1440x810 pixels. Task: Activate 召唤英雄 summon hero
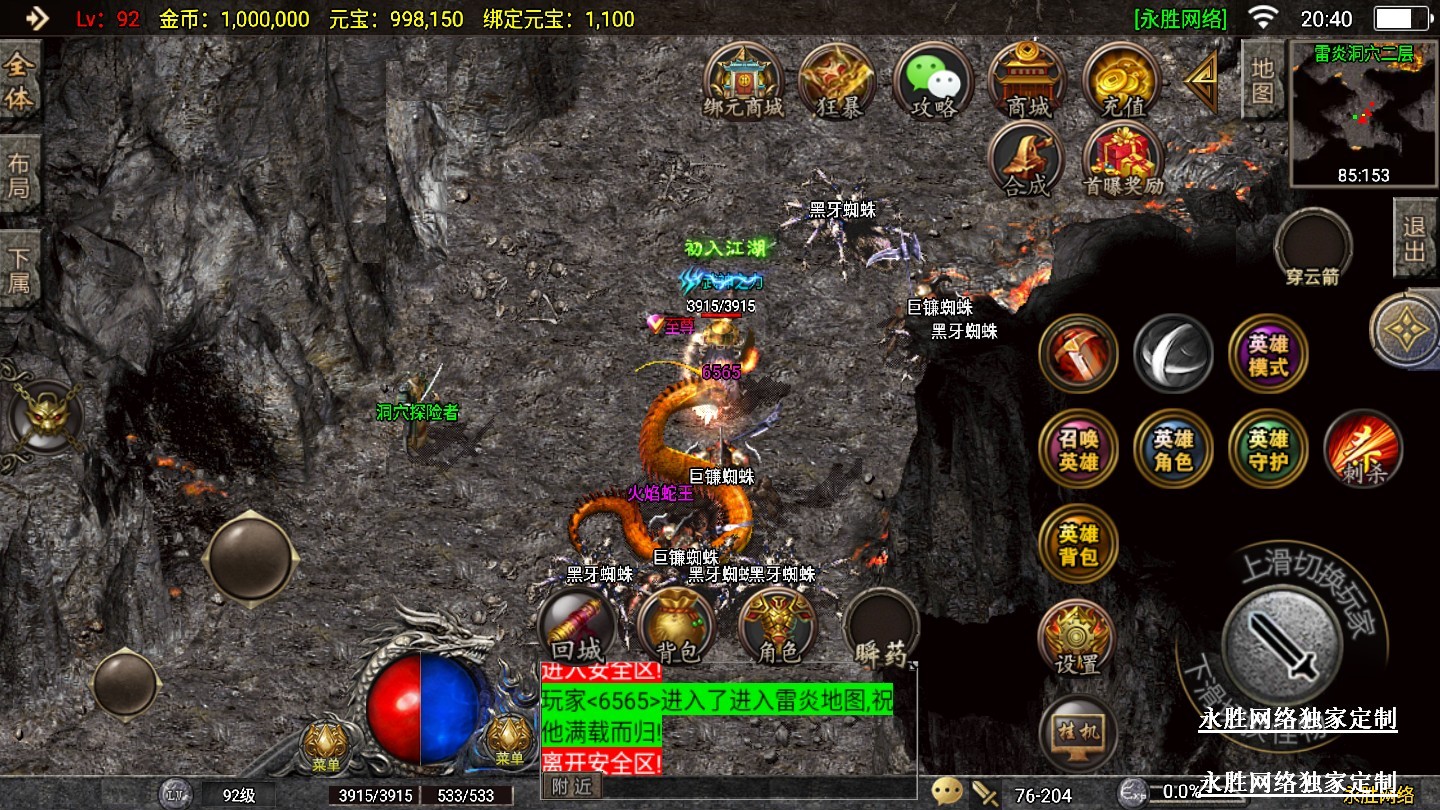tap(1078, 450)
